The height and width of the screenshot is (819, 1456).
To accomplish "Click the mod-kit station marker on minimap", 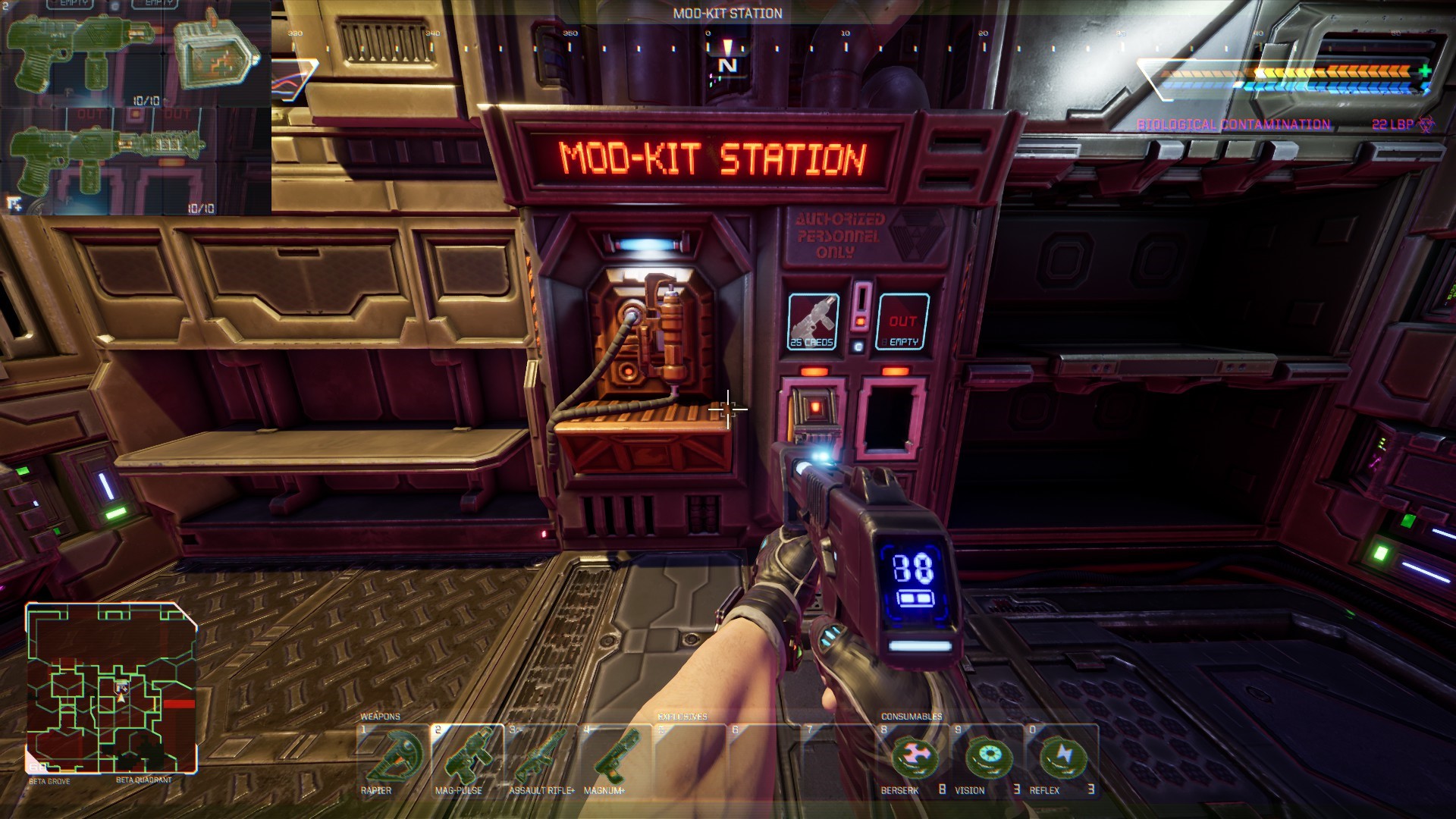I will (121, 688).
